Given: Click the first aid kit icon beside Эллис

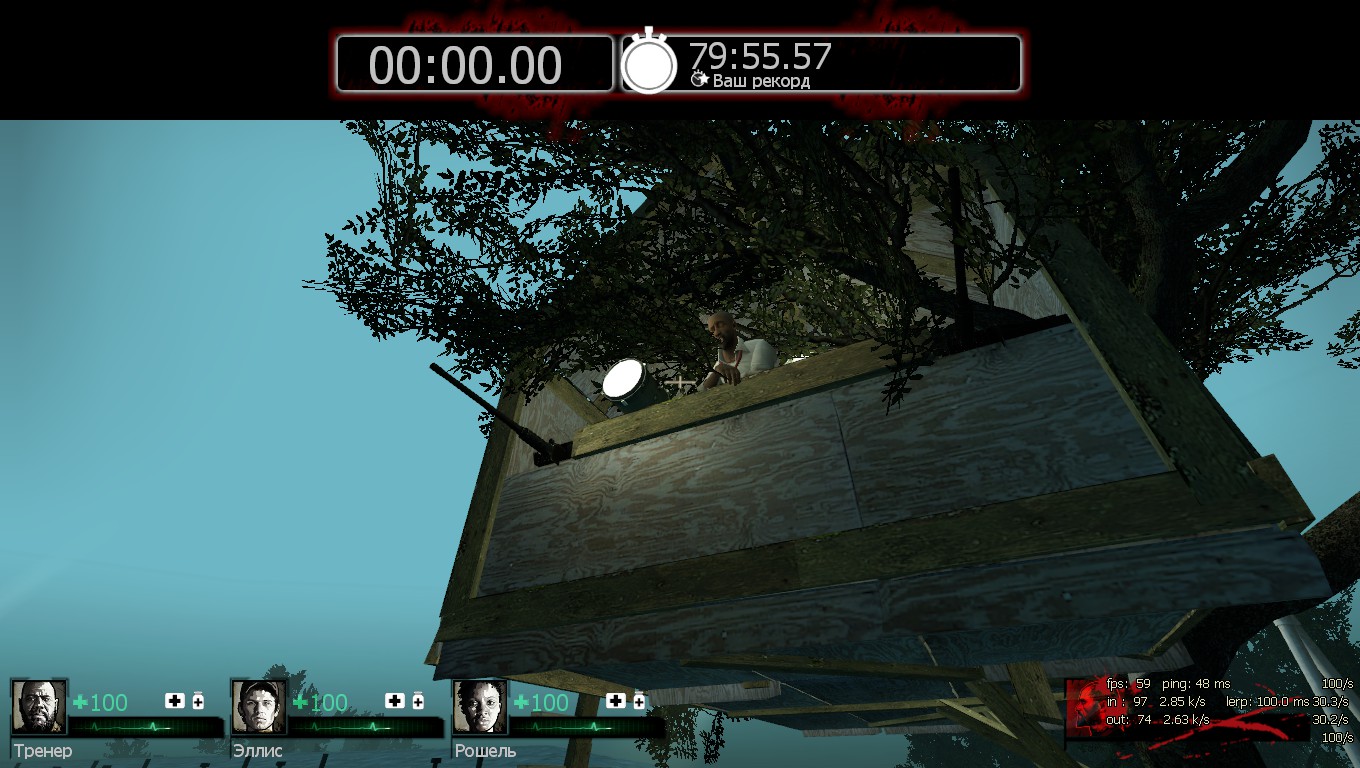Looking at the screenshot, I should tap(395, 701).
